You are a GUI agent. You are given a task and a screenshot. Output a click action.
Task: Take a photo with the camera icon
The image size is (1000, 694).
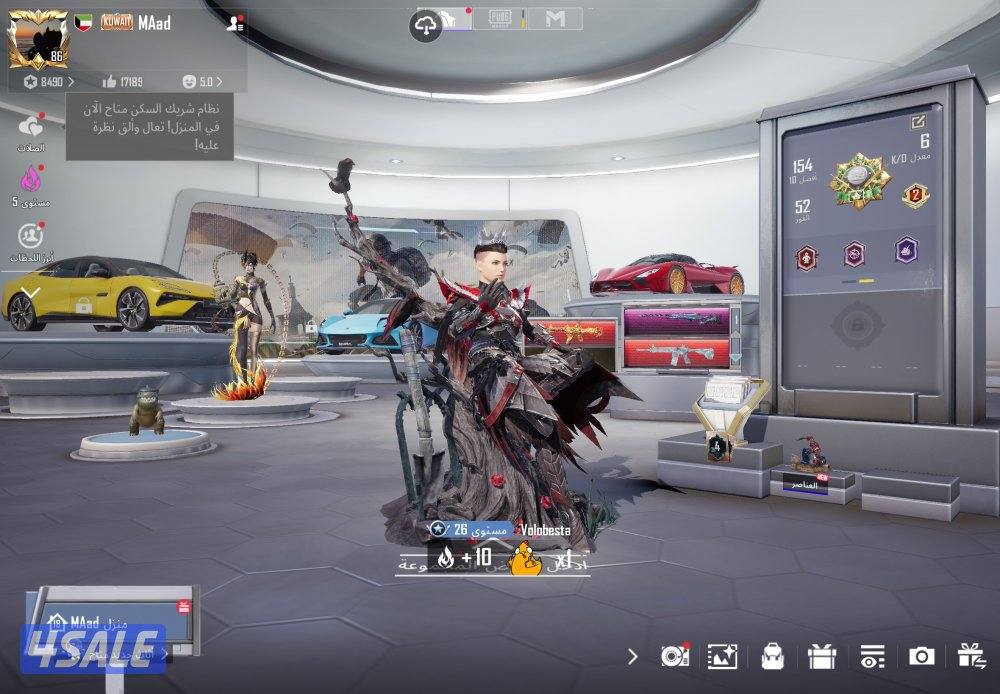(921, 656)
